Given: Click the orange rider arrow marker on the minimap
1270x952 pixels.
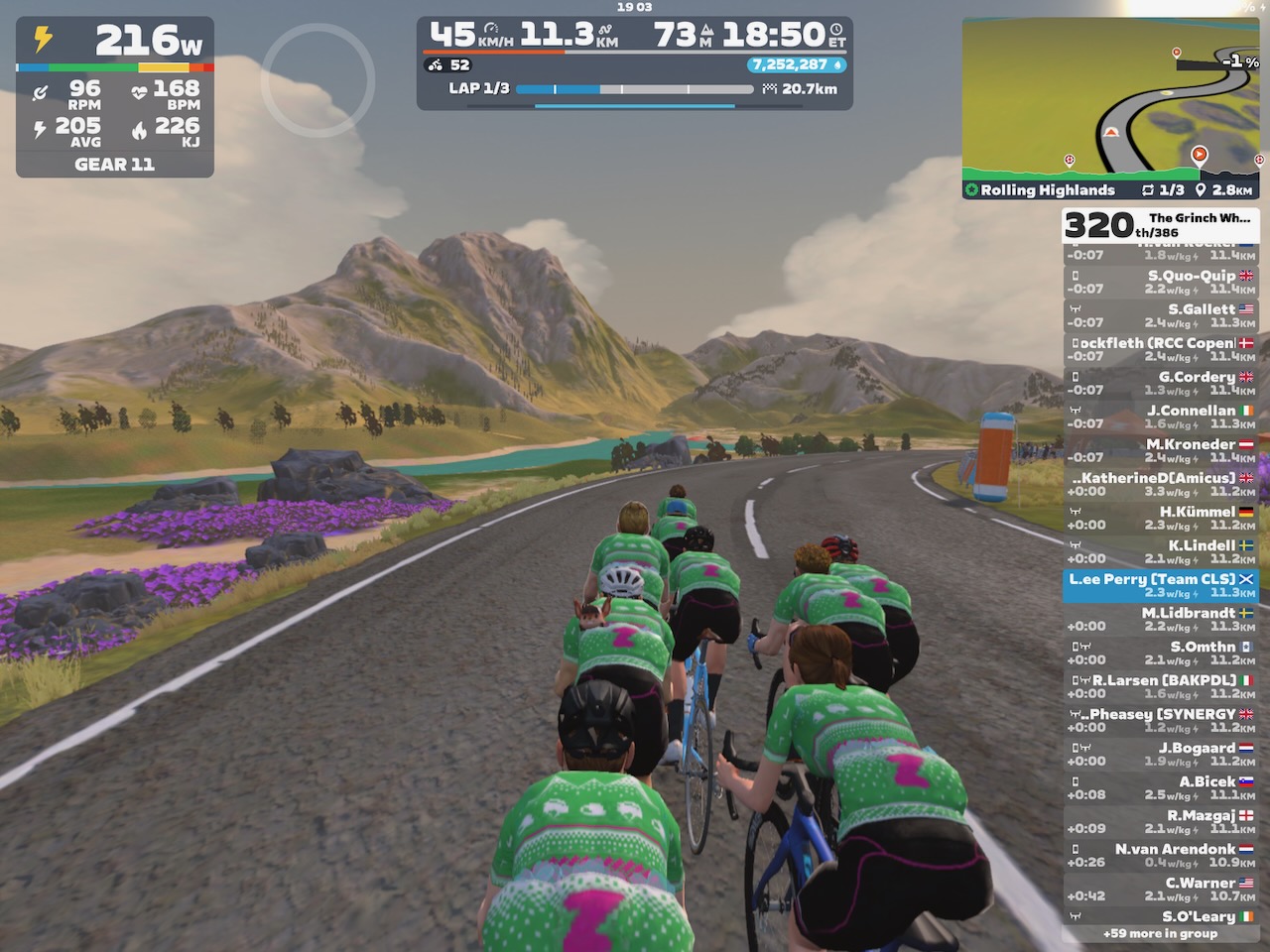Looking at the screenshot, I should (1200, 154).
